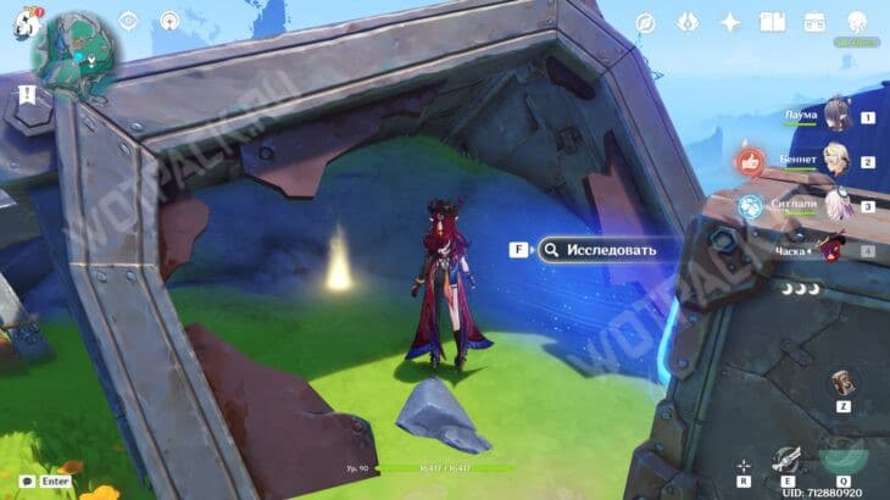This screenshot has width=890, height=500.
Task: Open the compass events icon
Action: pos(645,22)
